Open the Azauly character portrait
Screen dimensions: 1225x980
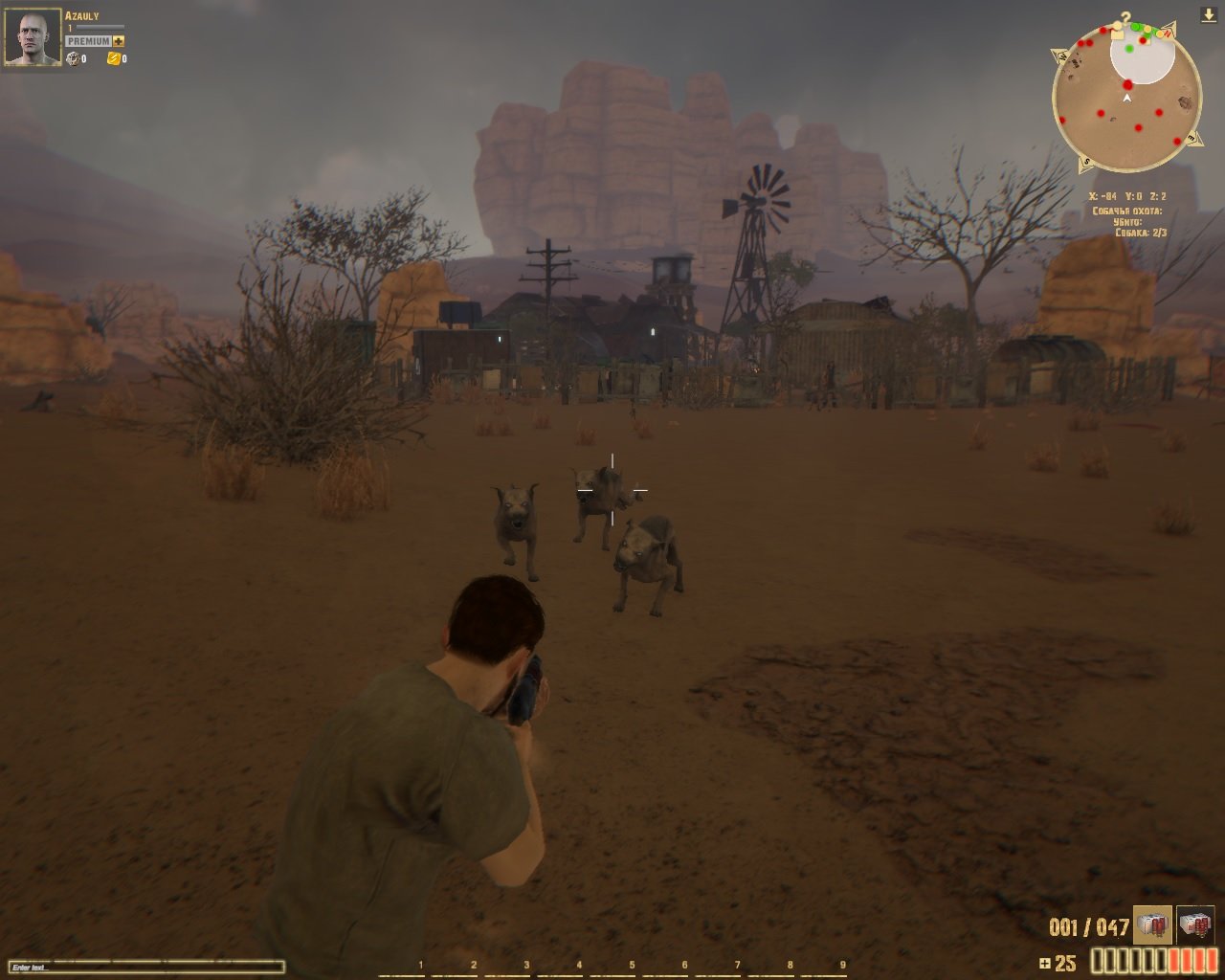tap(33, 36)
